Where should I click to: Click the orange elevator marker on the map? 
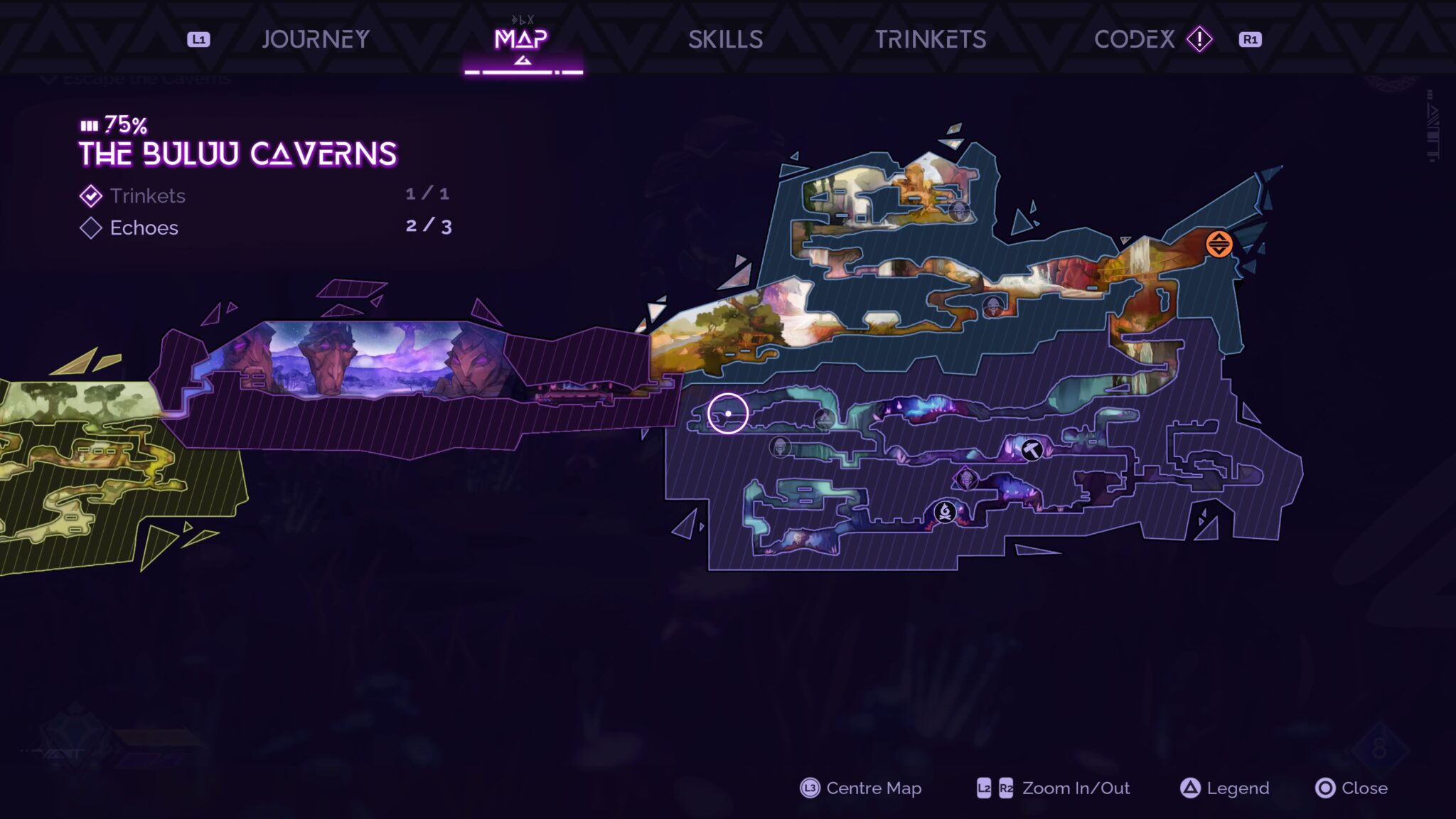coord(1219,244)
